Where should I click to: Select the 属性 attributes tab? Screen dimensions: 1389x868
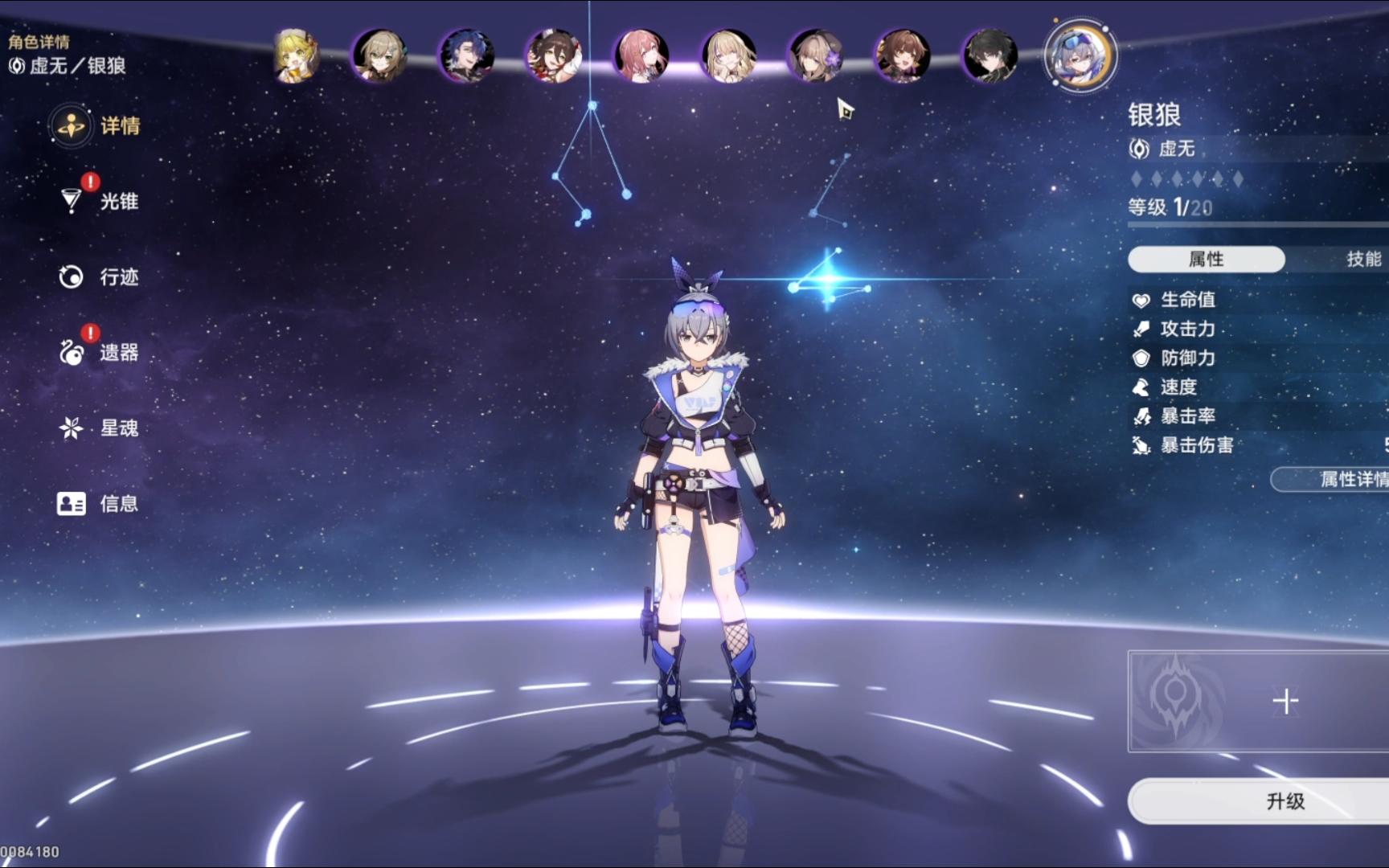click(1207, 259)
